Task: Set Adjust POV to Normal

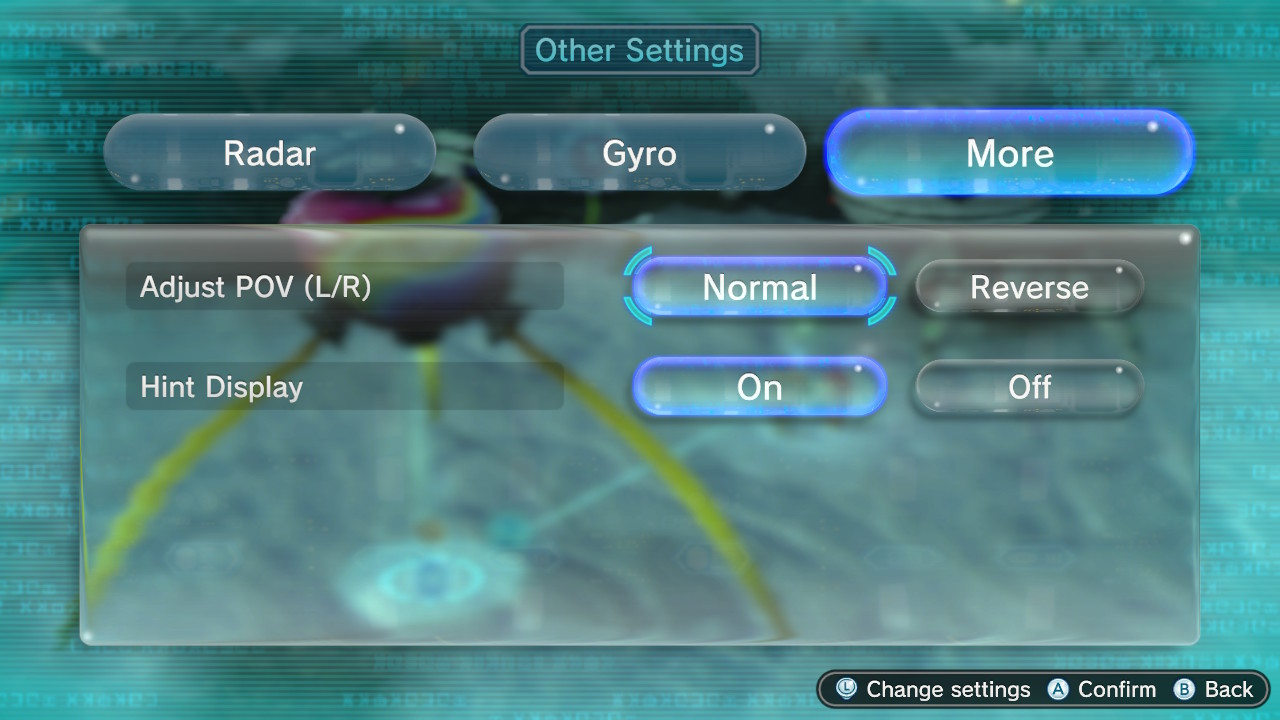Action: [760, 287]
